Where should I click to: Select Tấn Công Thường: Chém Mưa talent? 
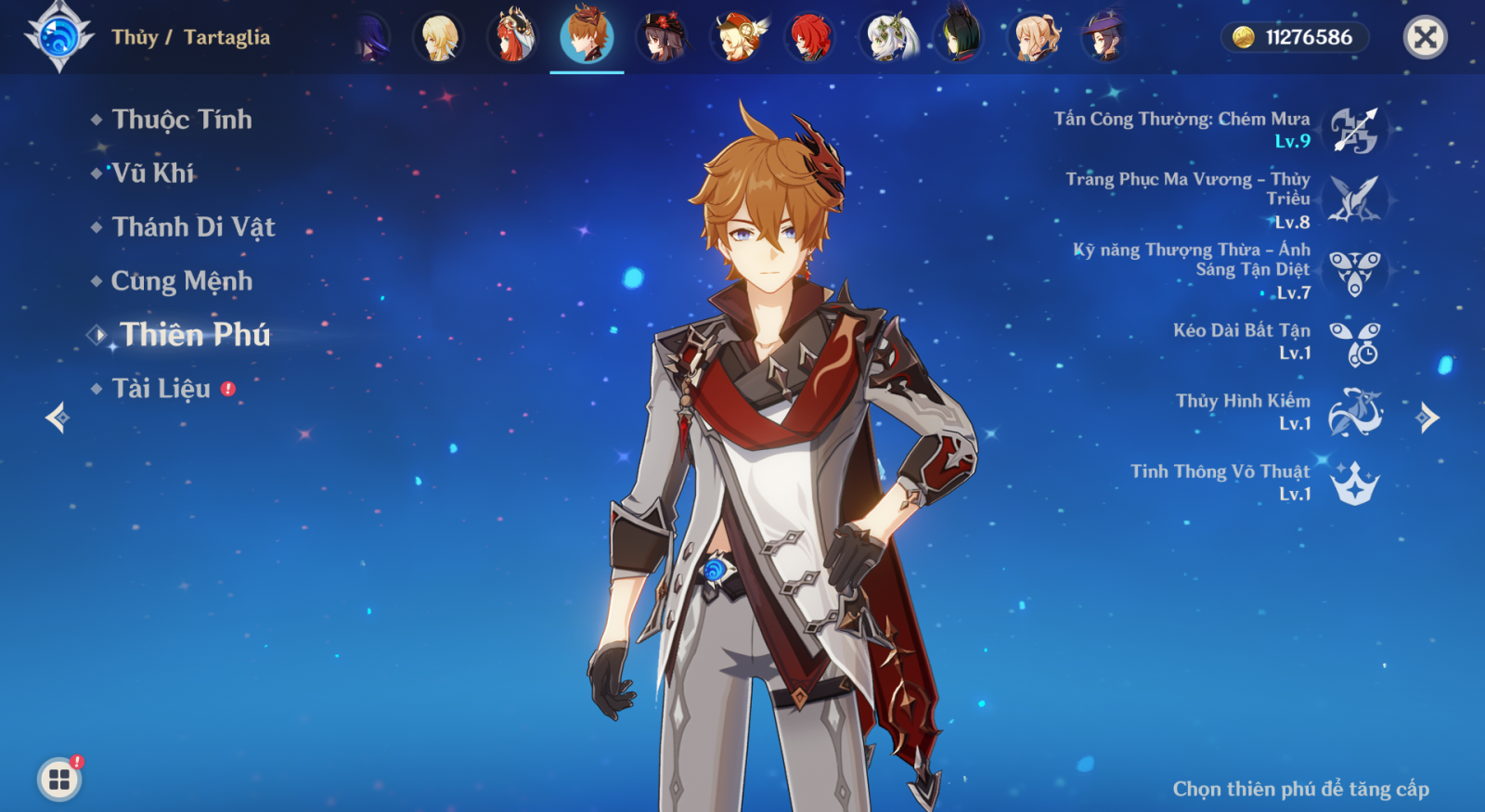[1354, 130]
